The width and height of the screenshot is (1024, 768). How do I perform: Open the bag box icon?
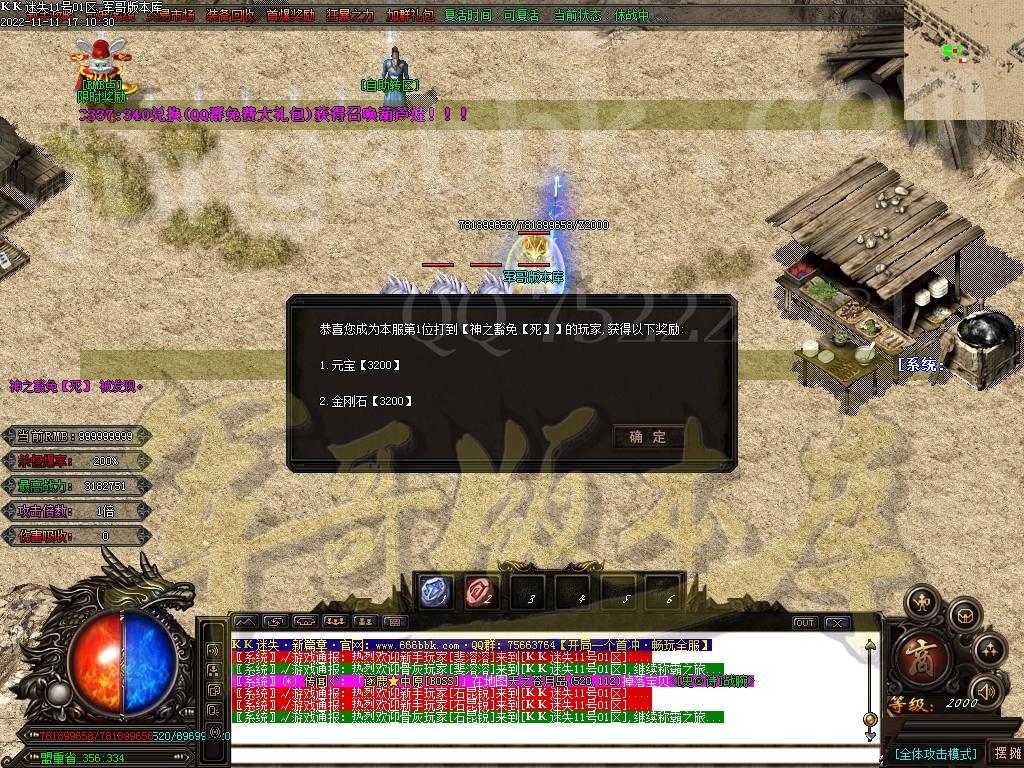pyautogui.click(x=964, y=614)
